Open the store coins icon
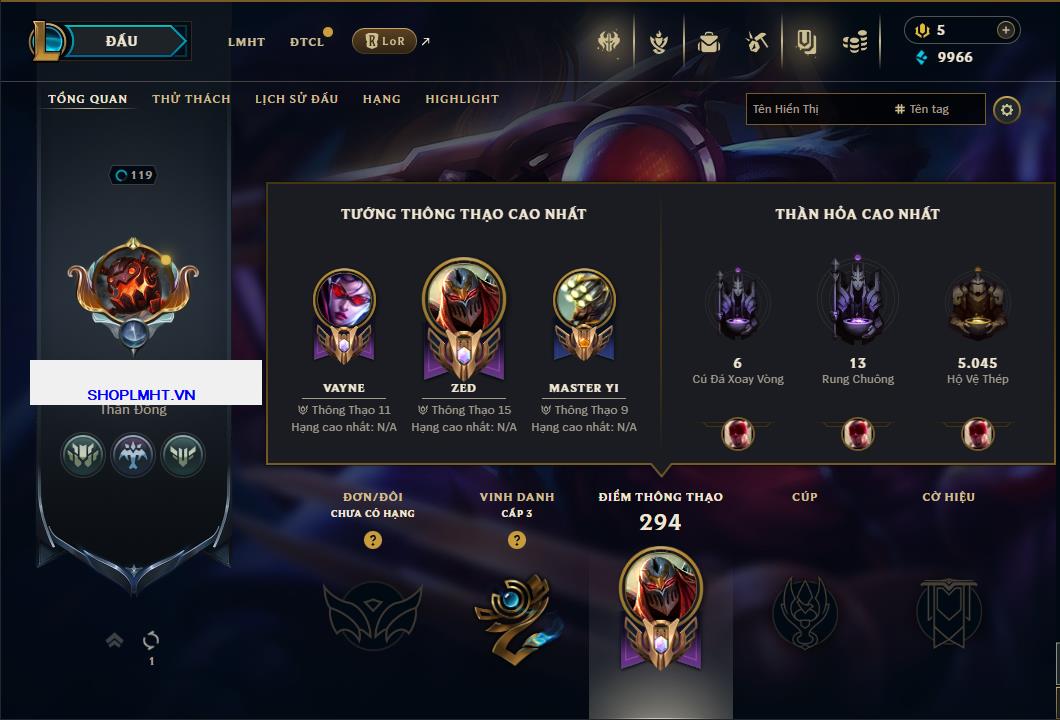Screen dimensions: 1060x720 pos(854,42)
